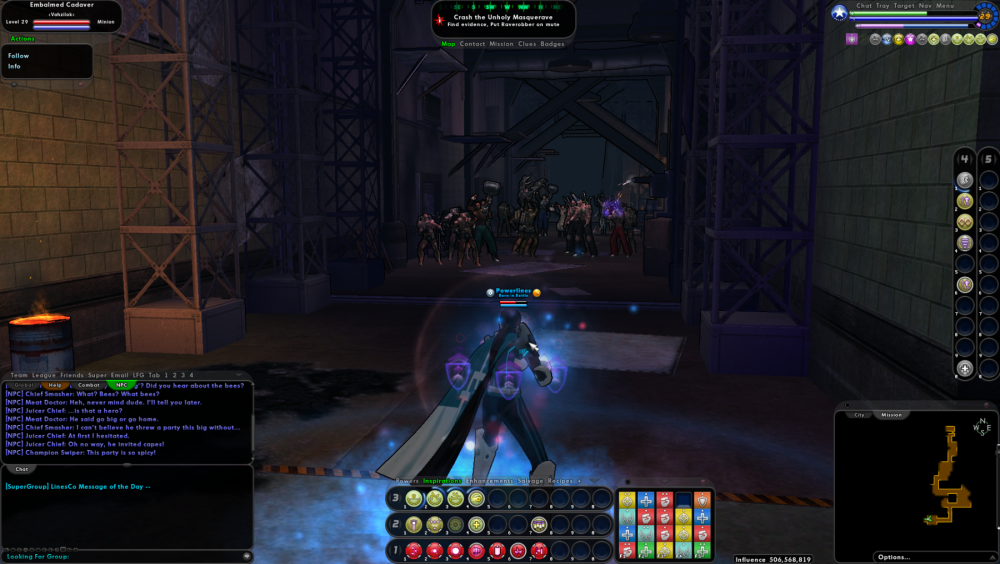Toggle the Target window from the top bar

(904, 6)
